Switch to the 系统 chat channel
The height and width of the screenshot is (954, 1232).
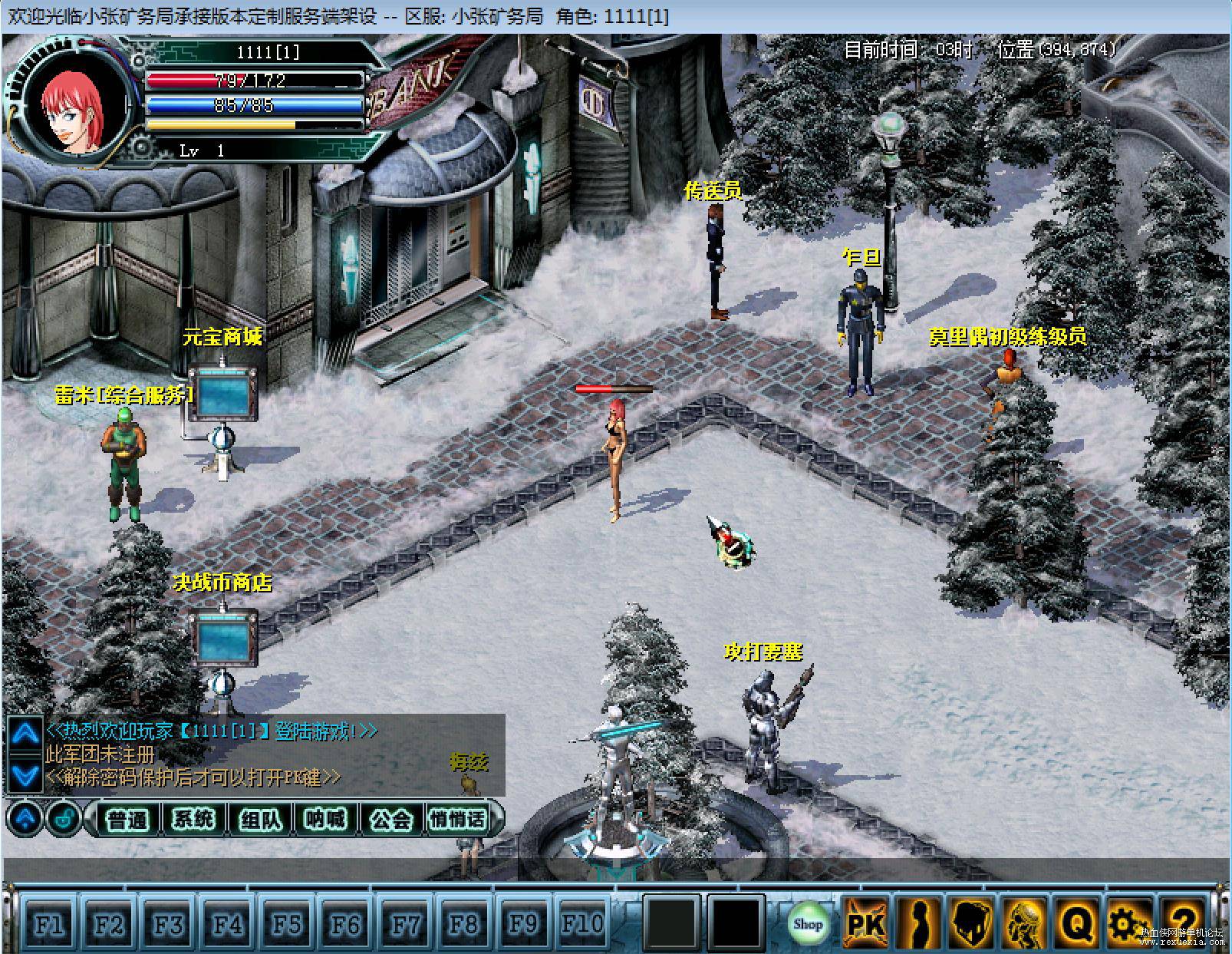coord(193,820)
